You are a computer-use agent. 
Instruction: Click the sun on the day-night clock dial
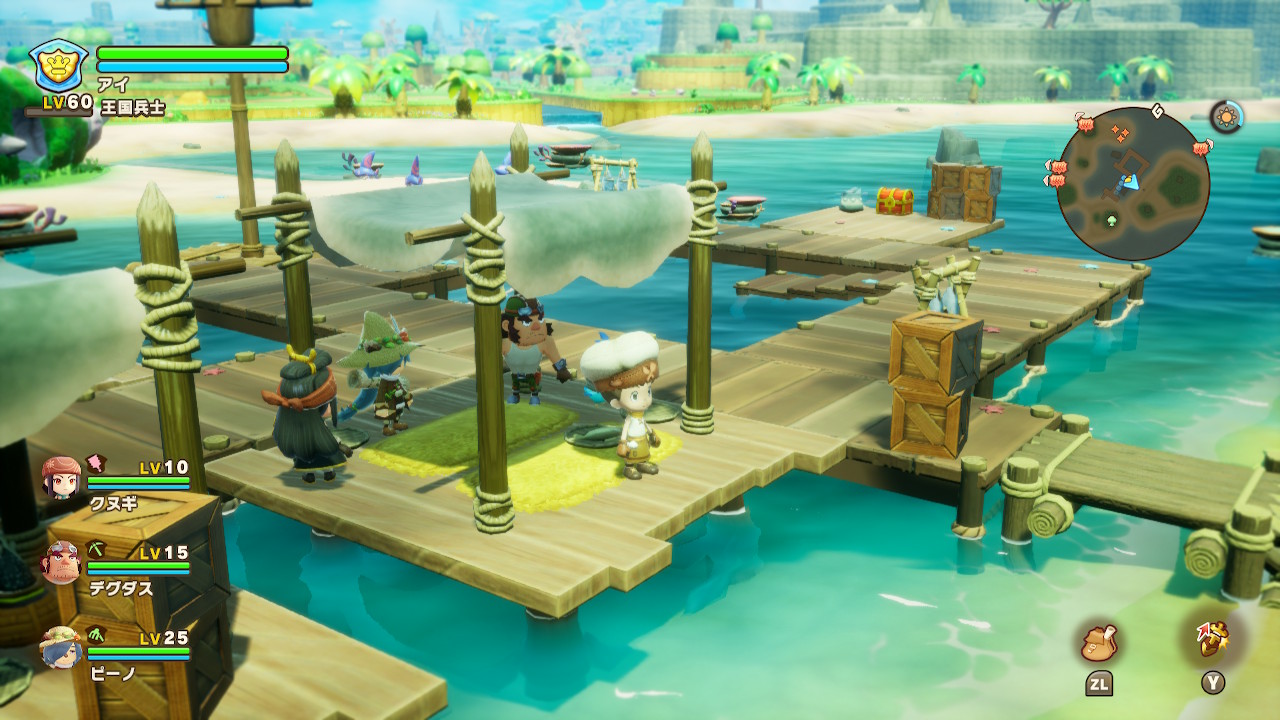pyautogui.click(x=1226, y=115)
